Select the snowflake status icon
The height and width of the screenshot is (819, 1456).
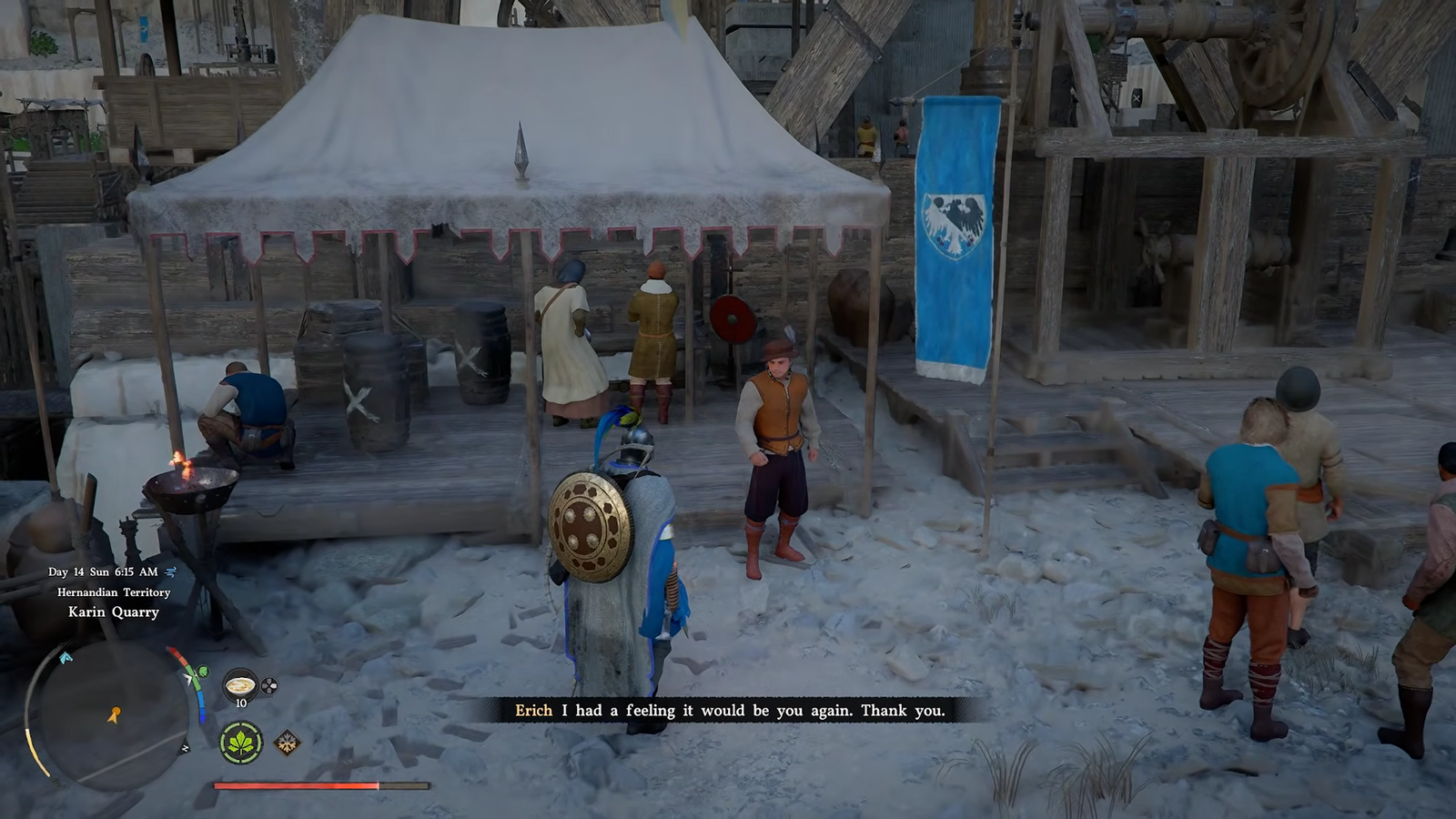(287, 743)
